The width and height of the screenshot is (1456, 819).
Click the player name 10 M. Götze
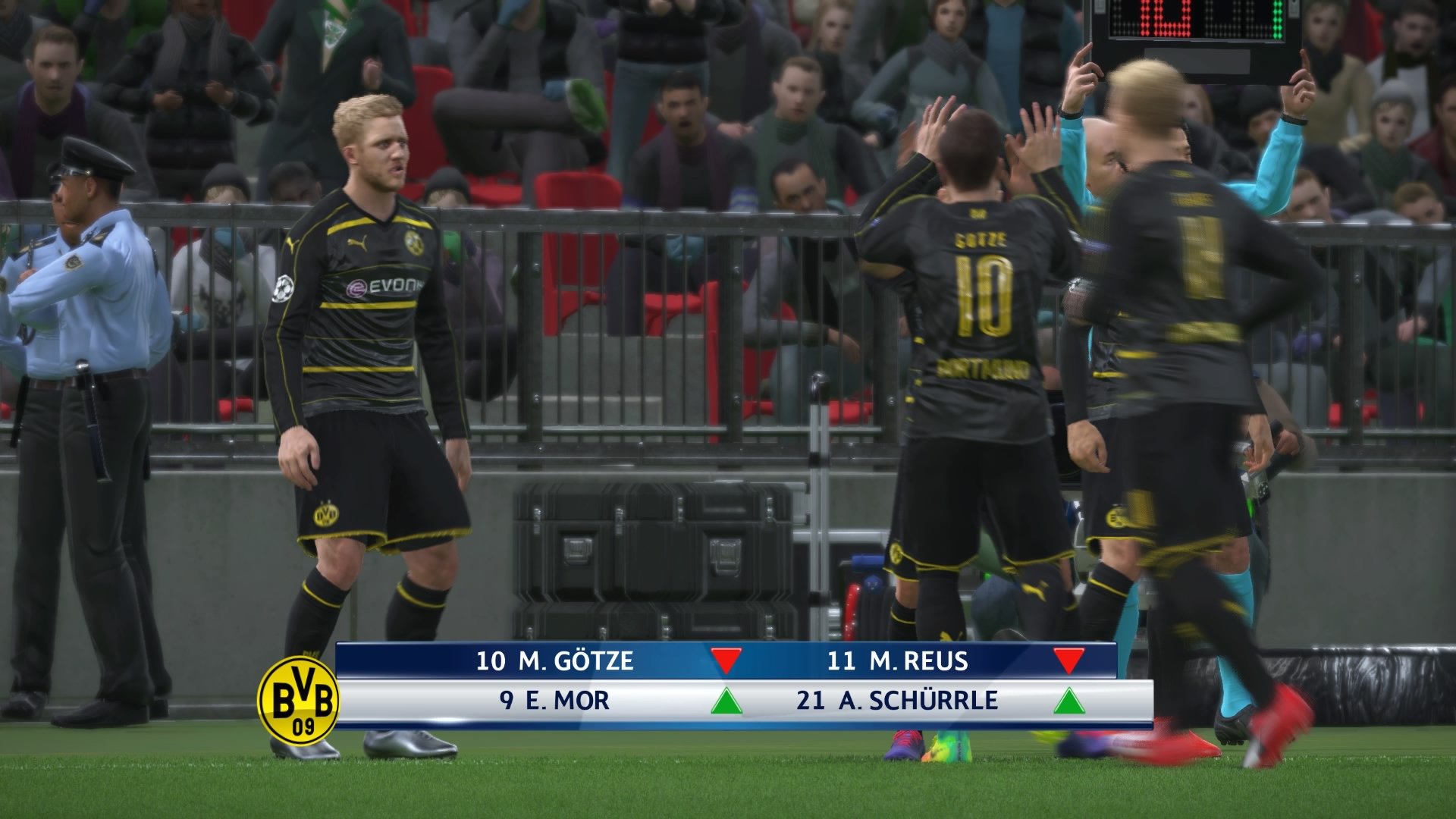click(554, 661)
